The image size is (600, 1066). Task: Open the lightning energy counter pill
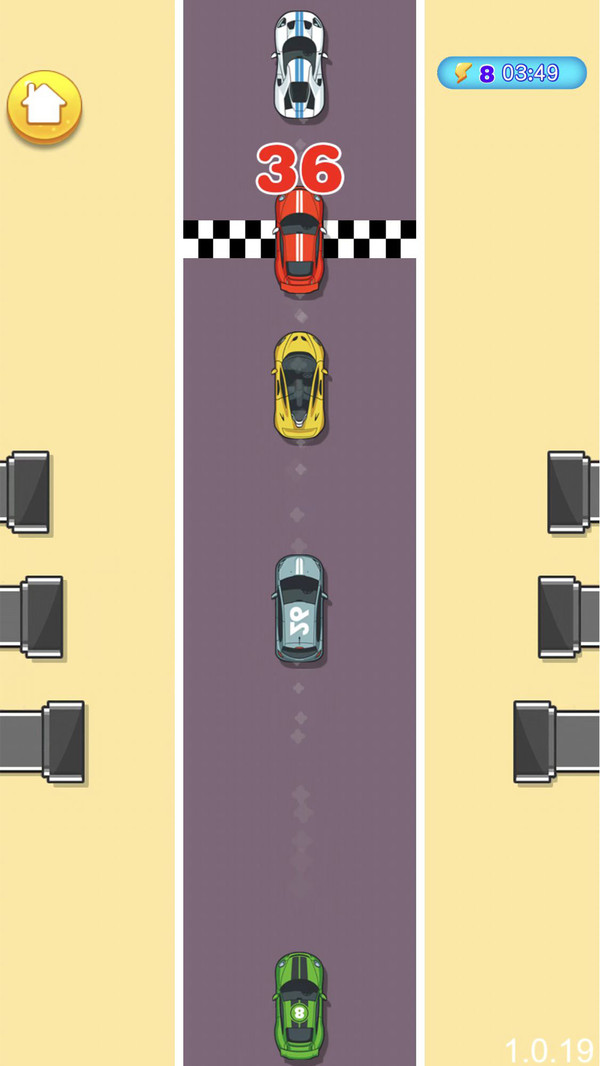(x=511, y=73)
